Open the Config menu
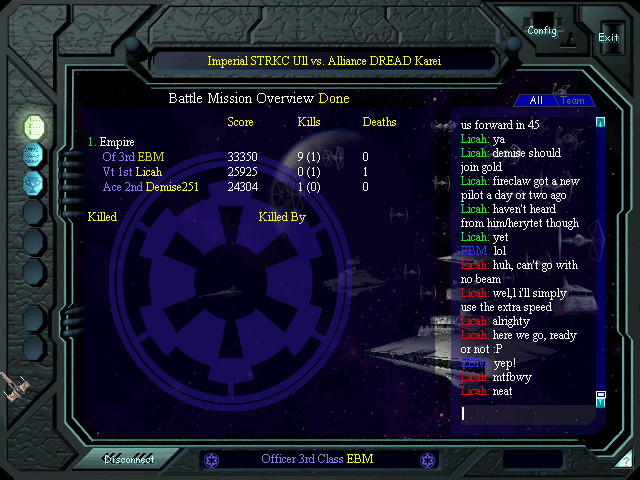 pos(542,31)
